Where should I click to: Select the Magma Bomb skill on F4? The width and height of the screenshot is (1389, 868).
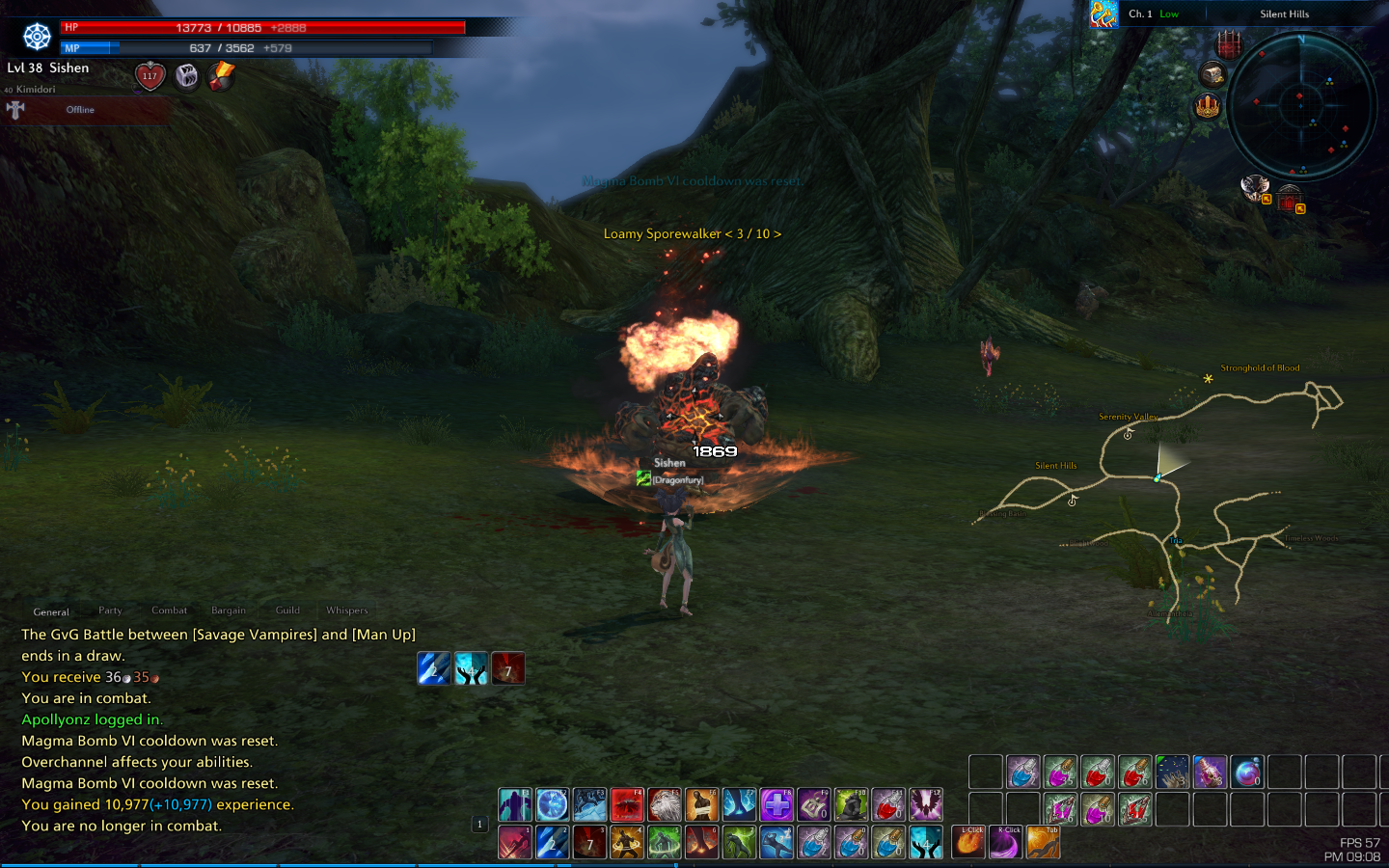(x=626, y=805)
